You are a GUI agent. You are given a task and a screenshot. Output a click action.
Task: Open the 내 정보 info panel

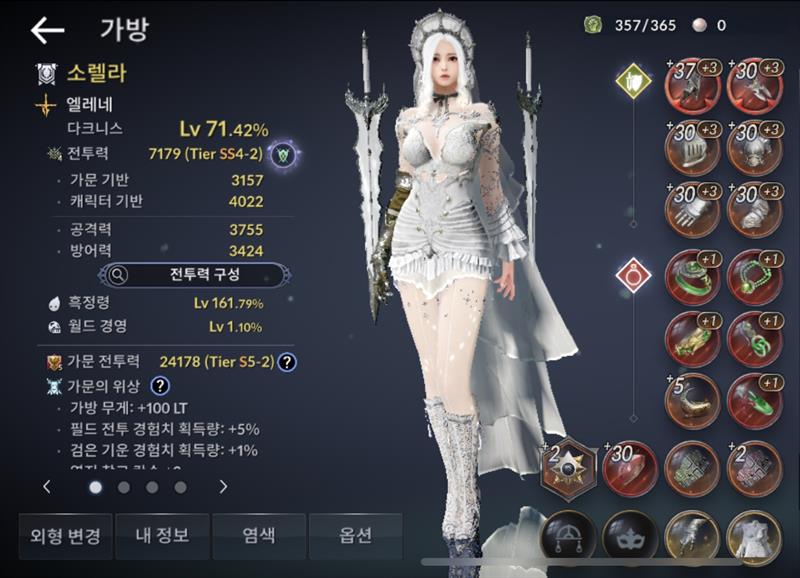click(161, 536)
